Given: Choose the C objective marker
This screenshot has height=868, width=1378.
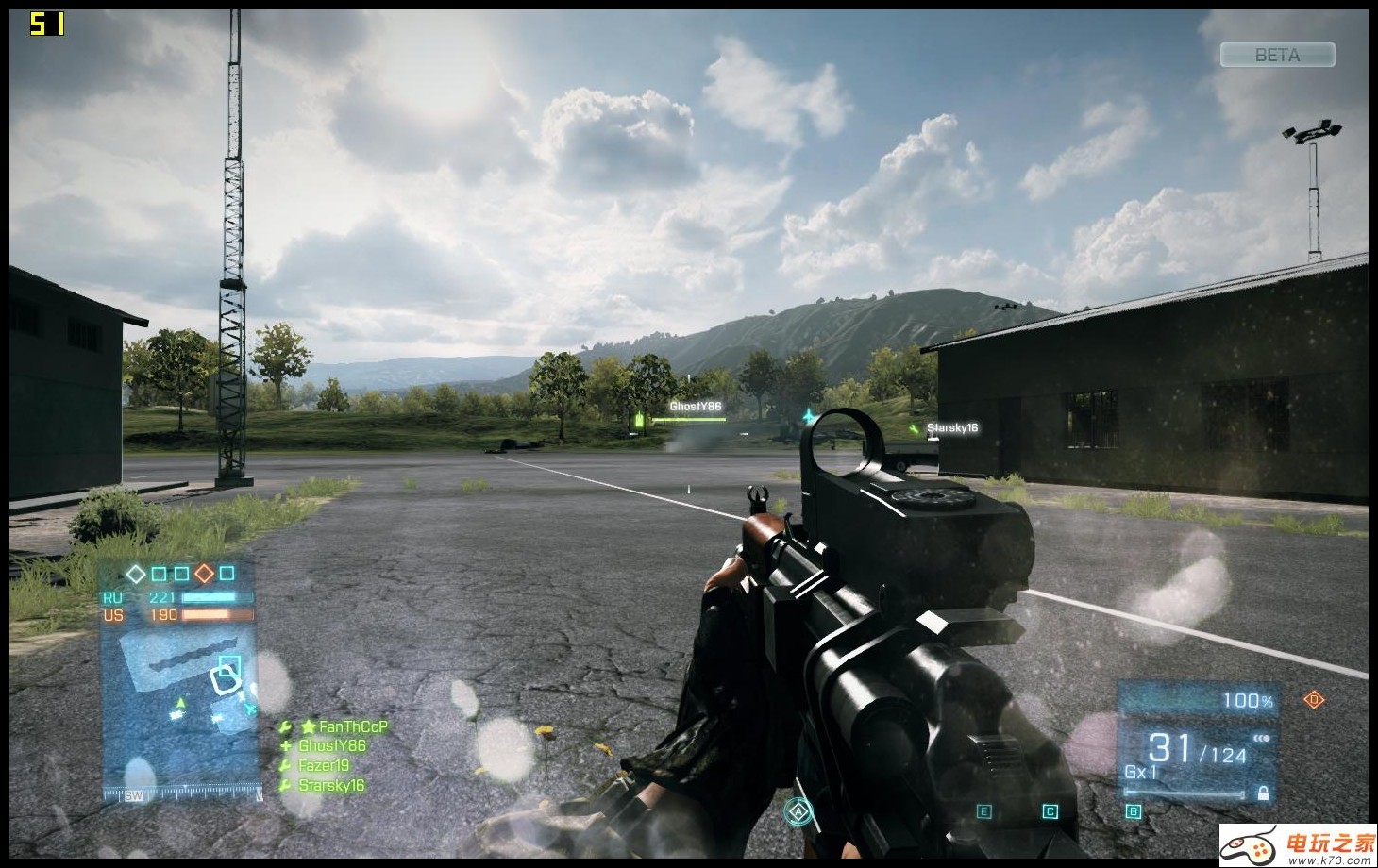Looking at the screenshot, I should point(1050,811).
